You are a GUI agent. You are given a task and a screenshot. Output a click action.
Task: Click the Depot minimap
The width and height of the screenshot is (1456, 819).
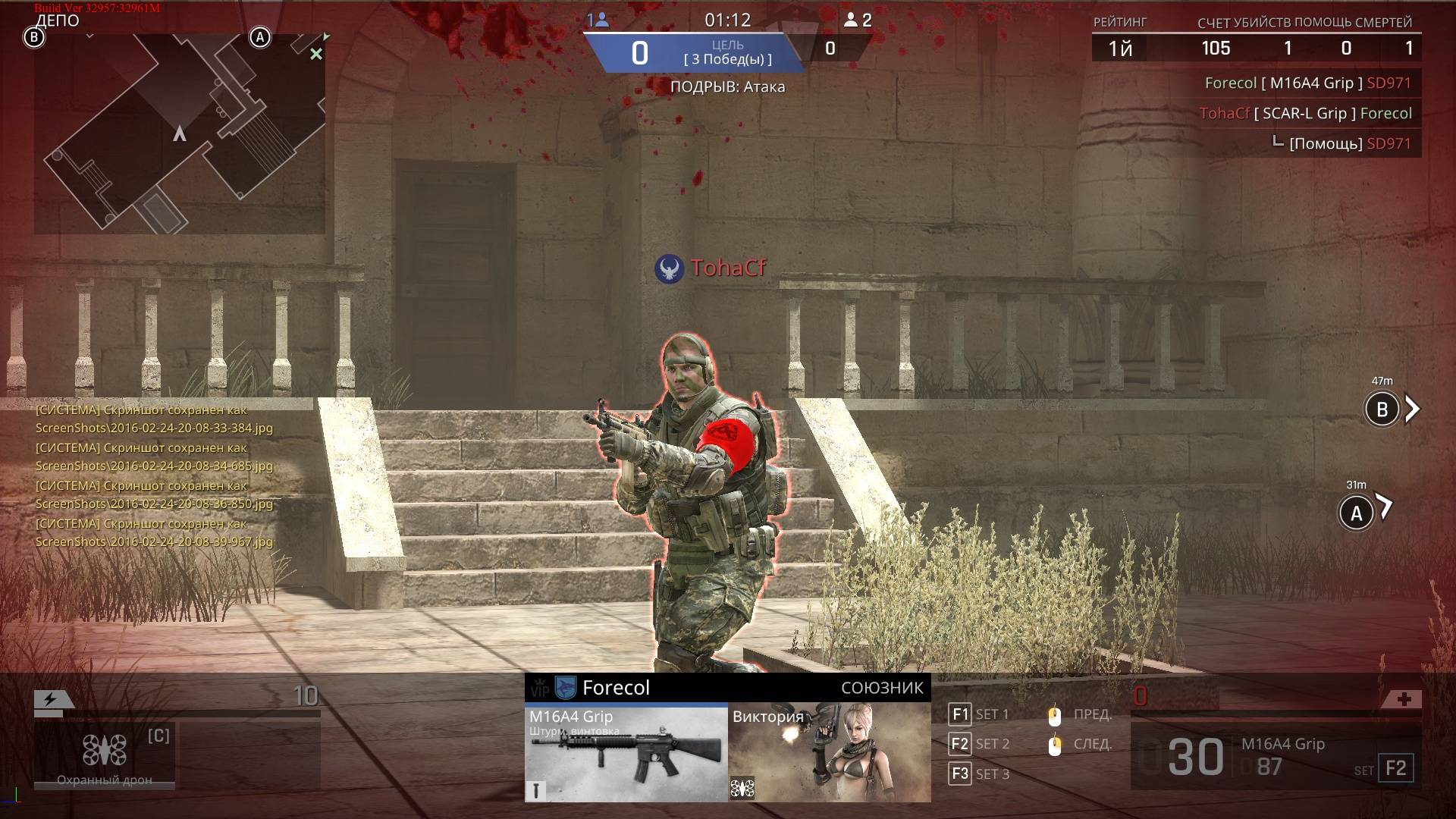[x=179, y=133]
